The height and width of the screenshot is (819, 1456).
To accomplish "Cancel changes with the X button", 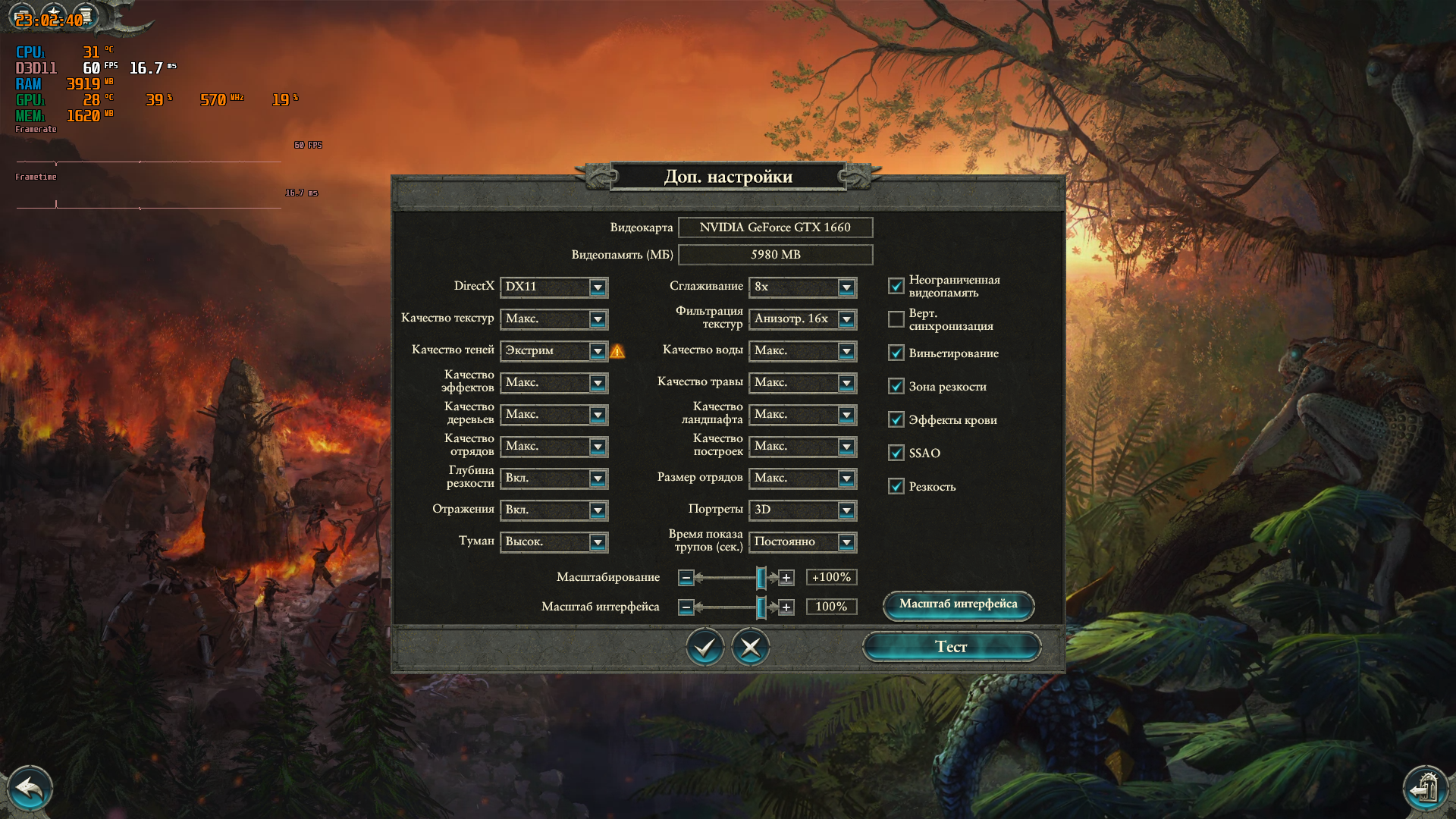I will pos(750,647).
